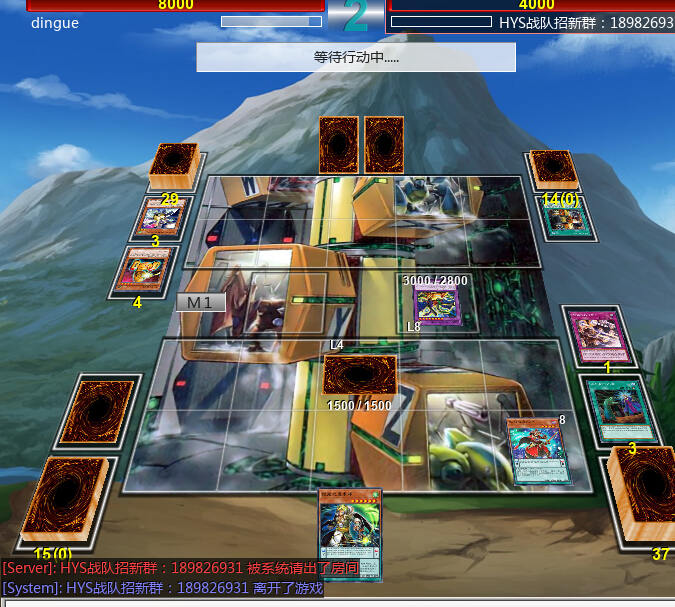Select the face-up card in your spell zone

click(x=537, y=450)
